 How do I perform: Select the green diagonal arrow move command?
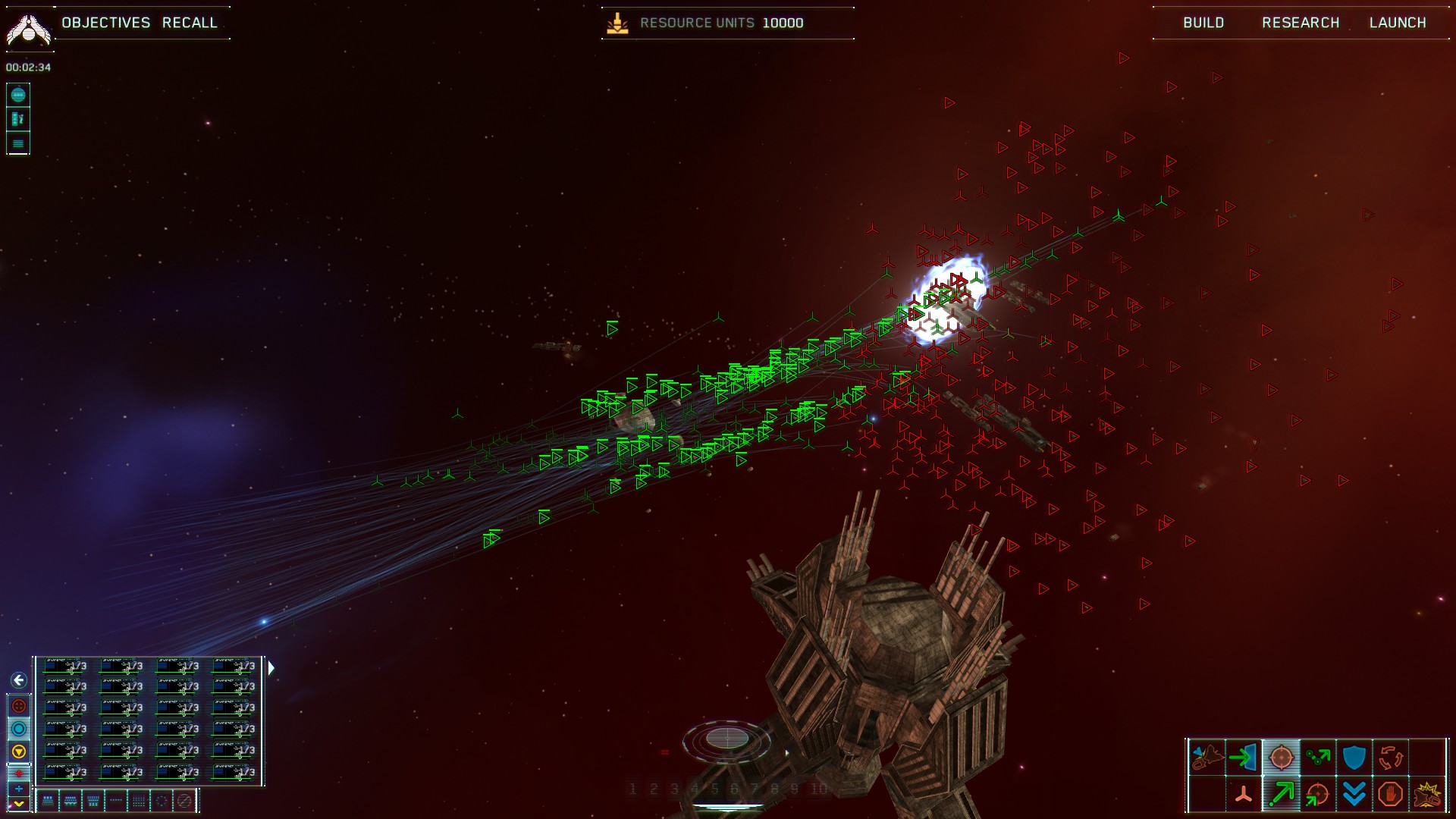[1281, 794]
